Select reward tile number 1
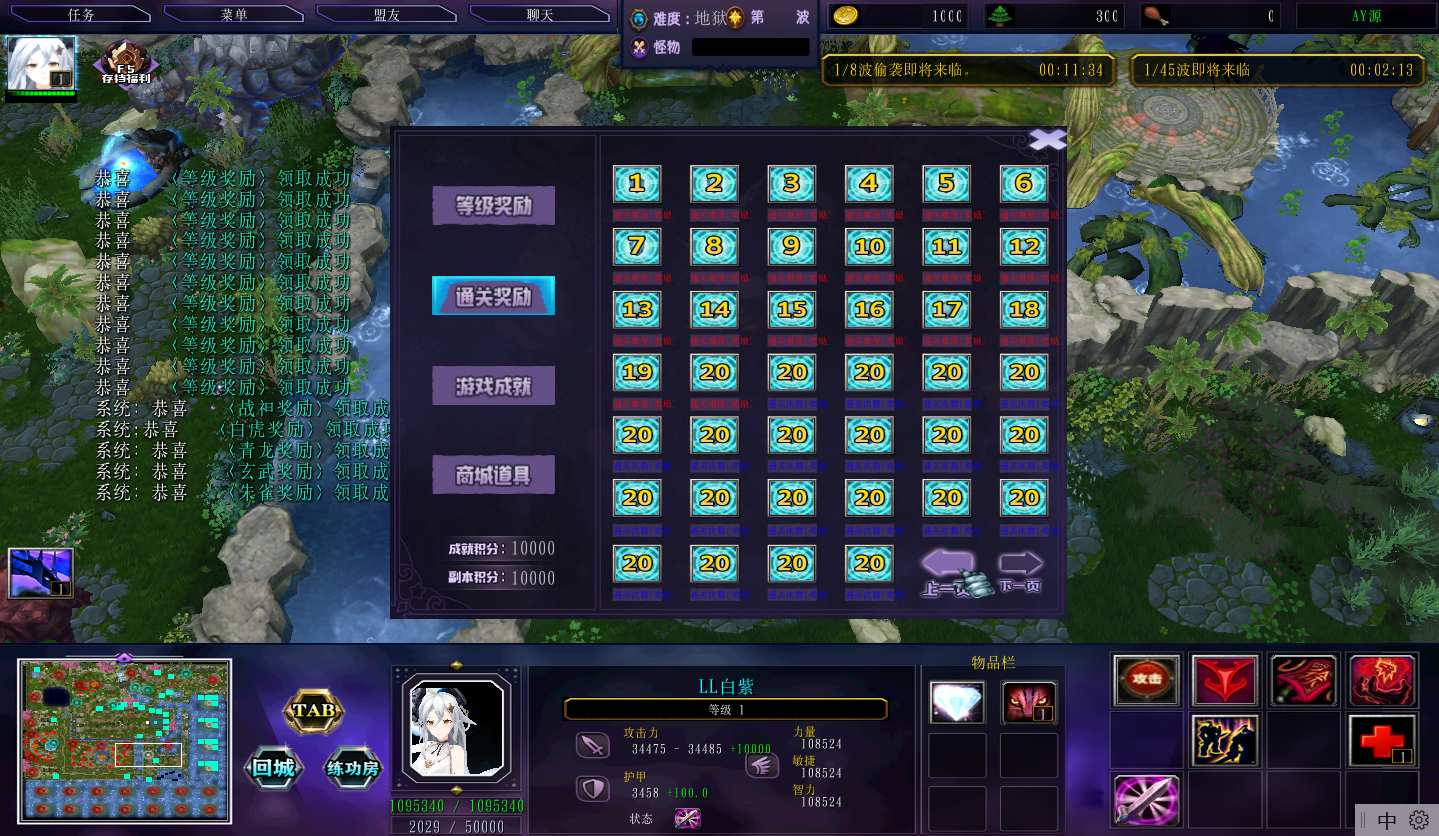The image size is (1439, 836). [637, 184]
